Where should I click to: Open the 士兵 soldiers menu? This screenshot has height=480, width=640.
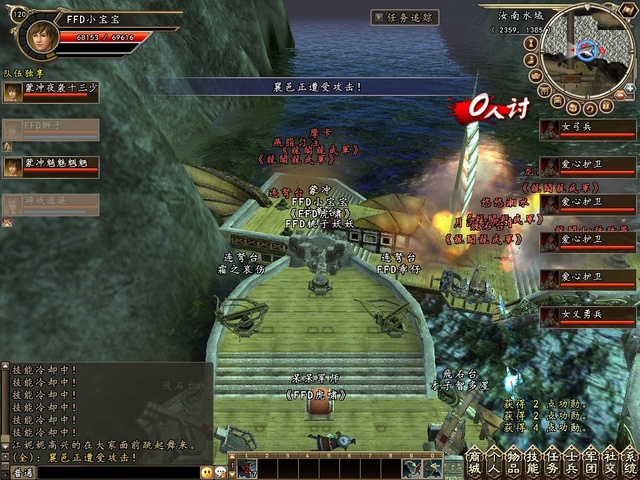572,464
